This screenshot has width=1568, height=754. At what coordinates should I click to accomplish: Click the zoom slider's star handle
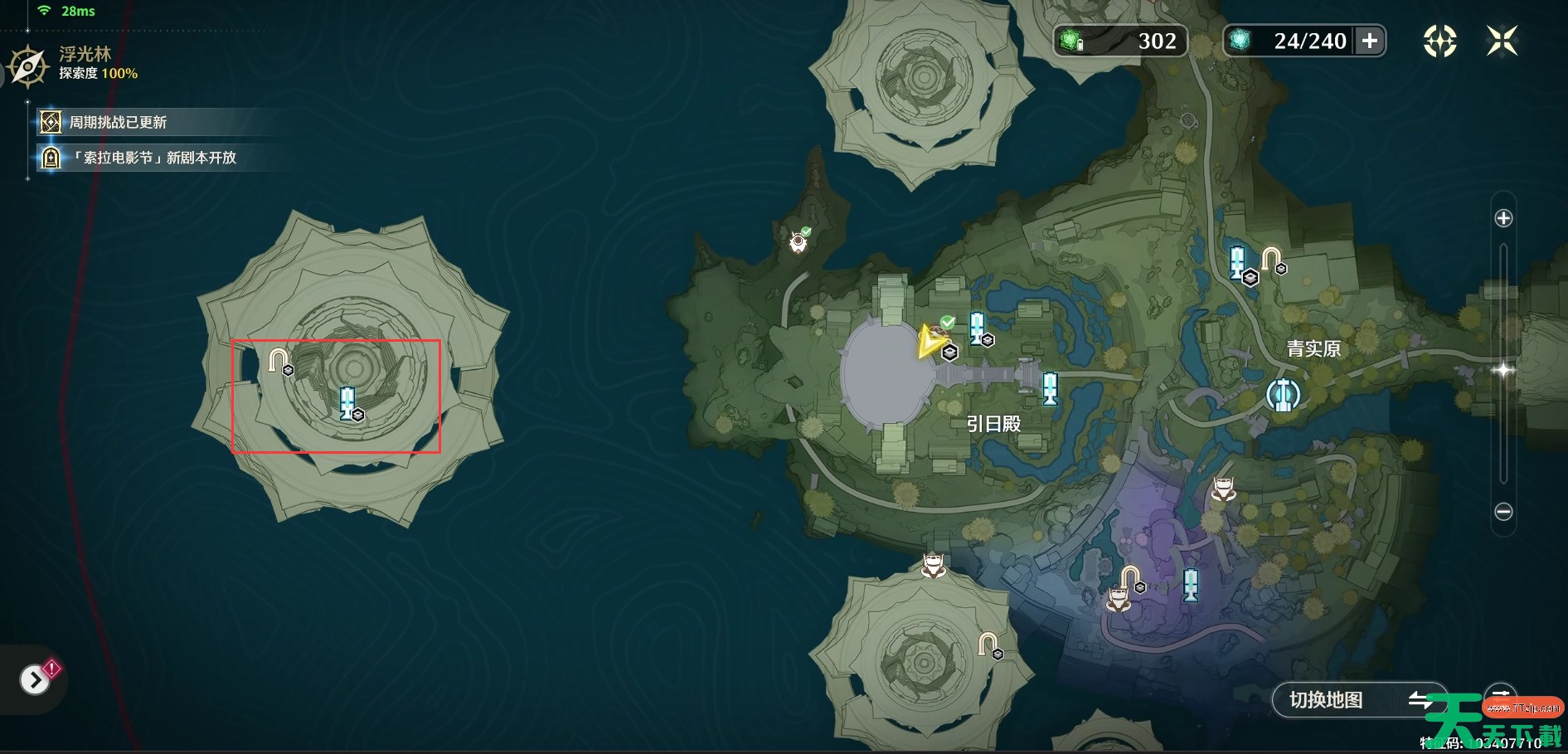tap(1502, 370)
